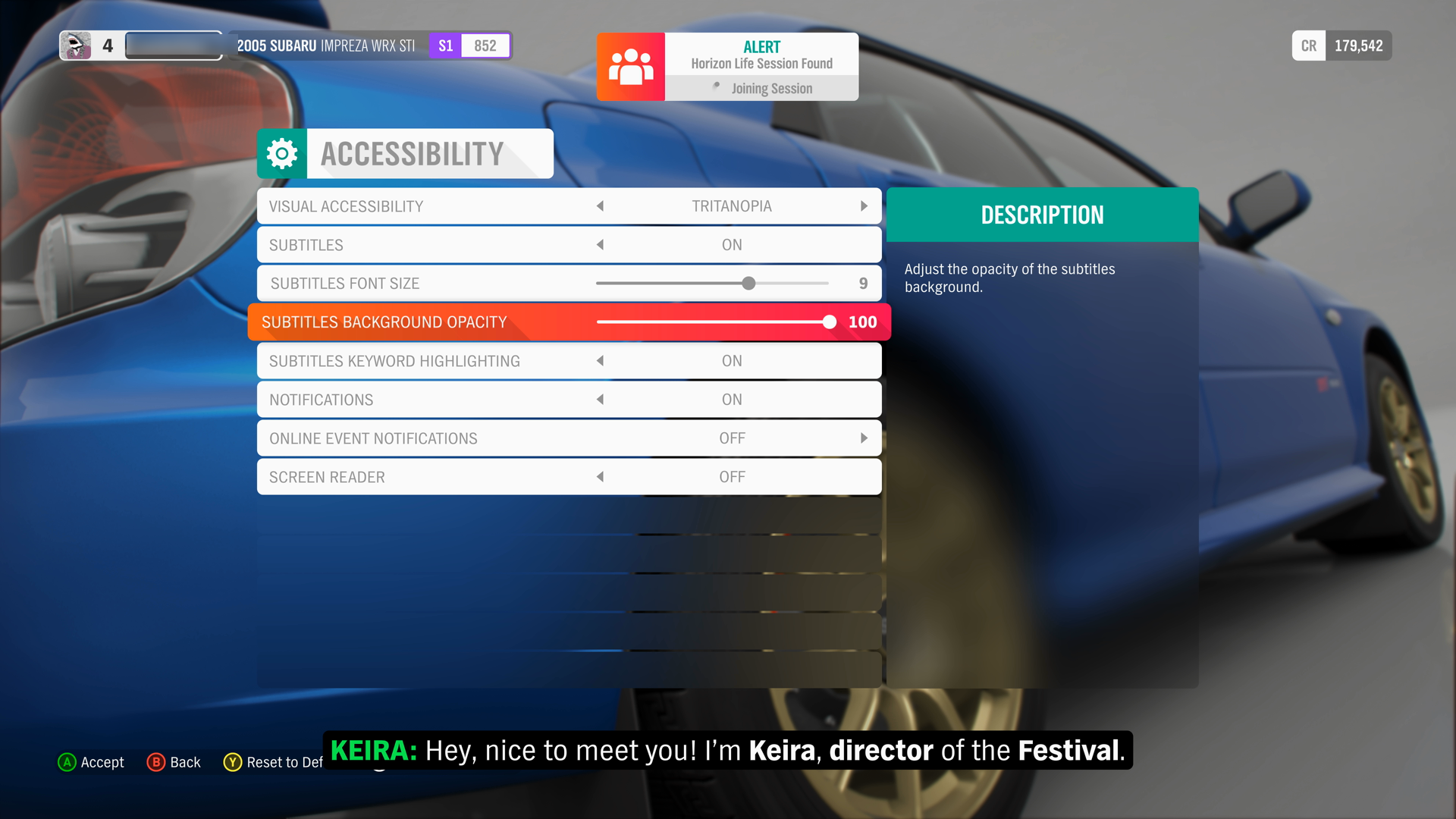Click the player avatar helmet icon
This screenshot has height=819, width=1456.
coord(77,45)
